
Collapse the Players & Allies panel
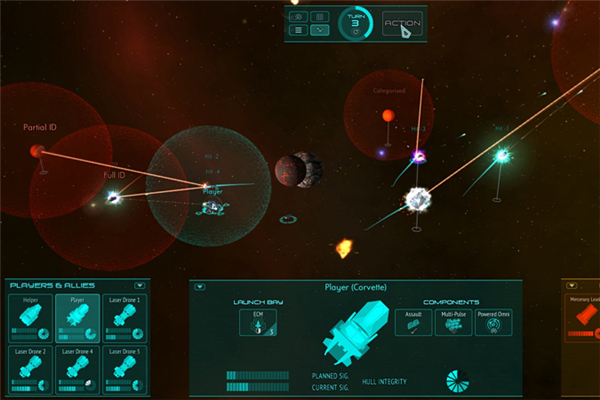(139, 286)
